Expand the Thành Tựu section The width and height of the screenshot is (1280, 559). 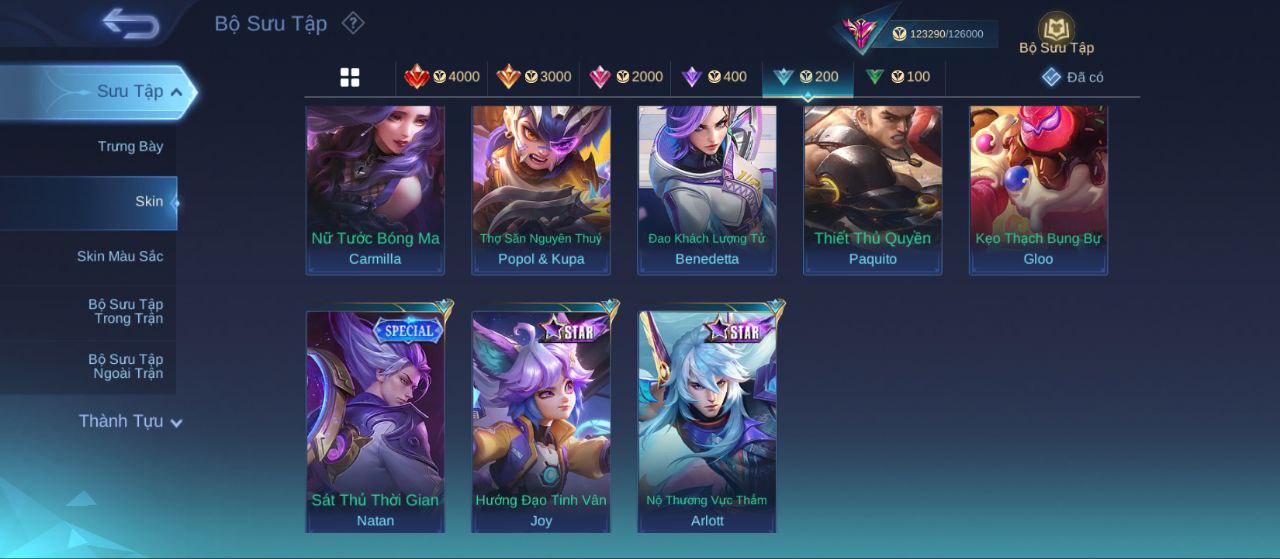coord(130,422)
